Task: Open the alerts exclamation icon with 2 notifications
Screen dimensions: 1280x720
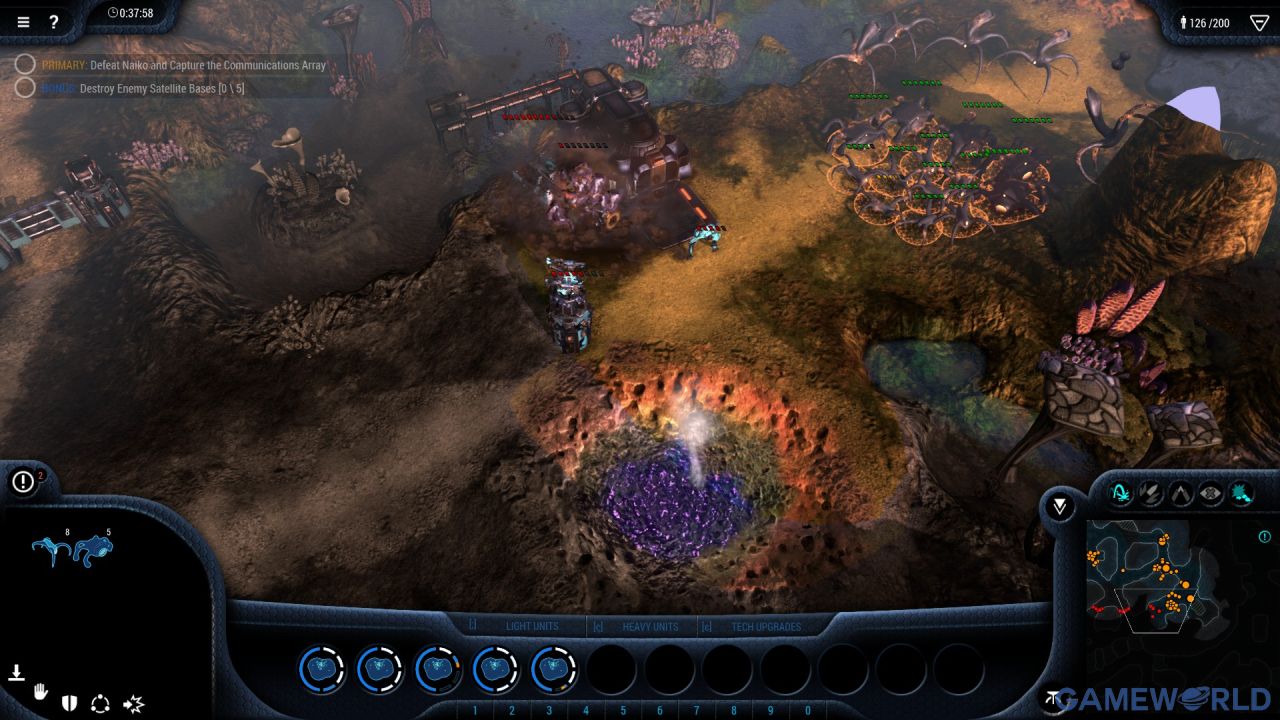Action: 23,482
